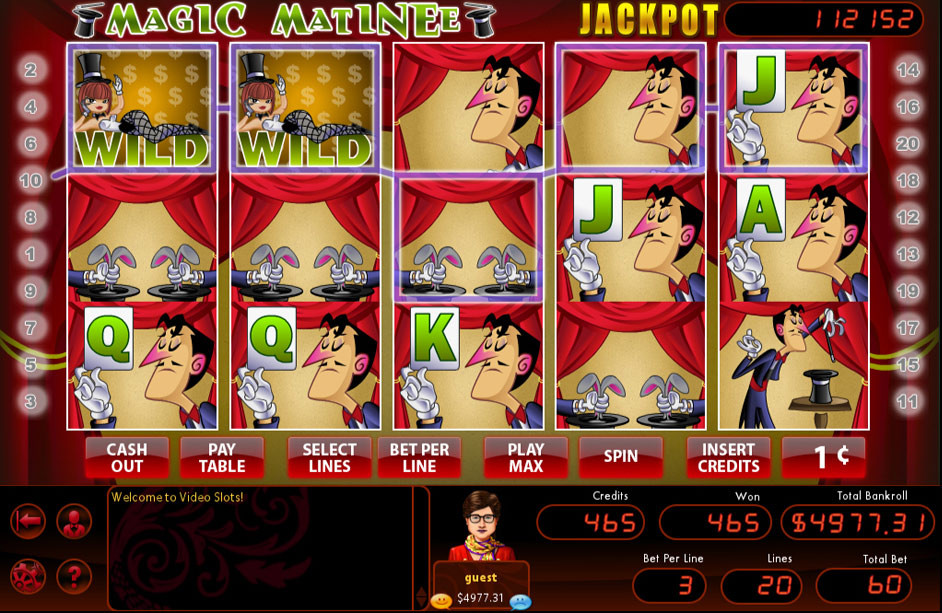This screenshot has height=613, width=942.
Task: Show help with the question mark icon
Action: coord(74,577)
